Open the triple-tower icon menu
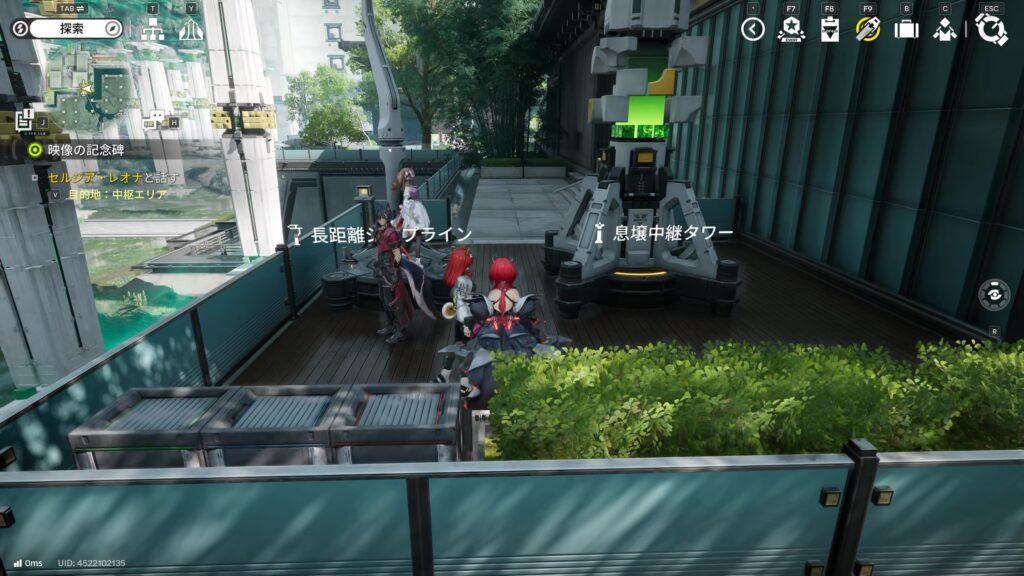 191,30
